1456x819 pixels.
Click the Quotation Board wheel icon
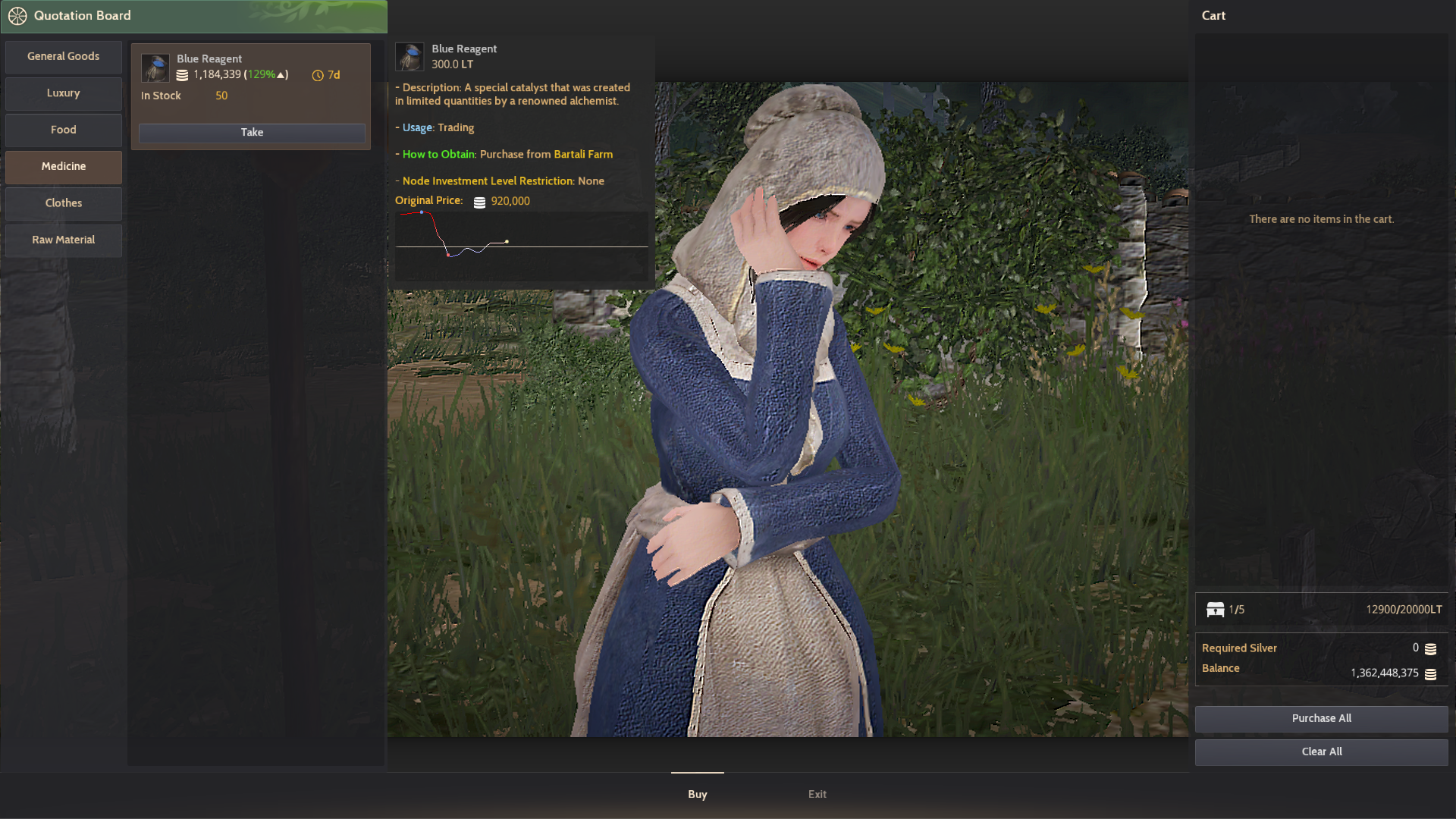(17, 15)
